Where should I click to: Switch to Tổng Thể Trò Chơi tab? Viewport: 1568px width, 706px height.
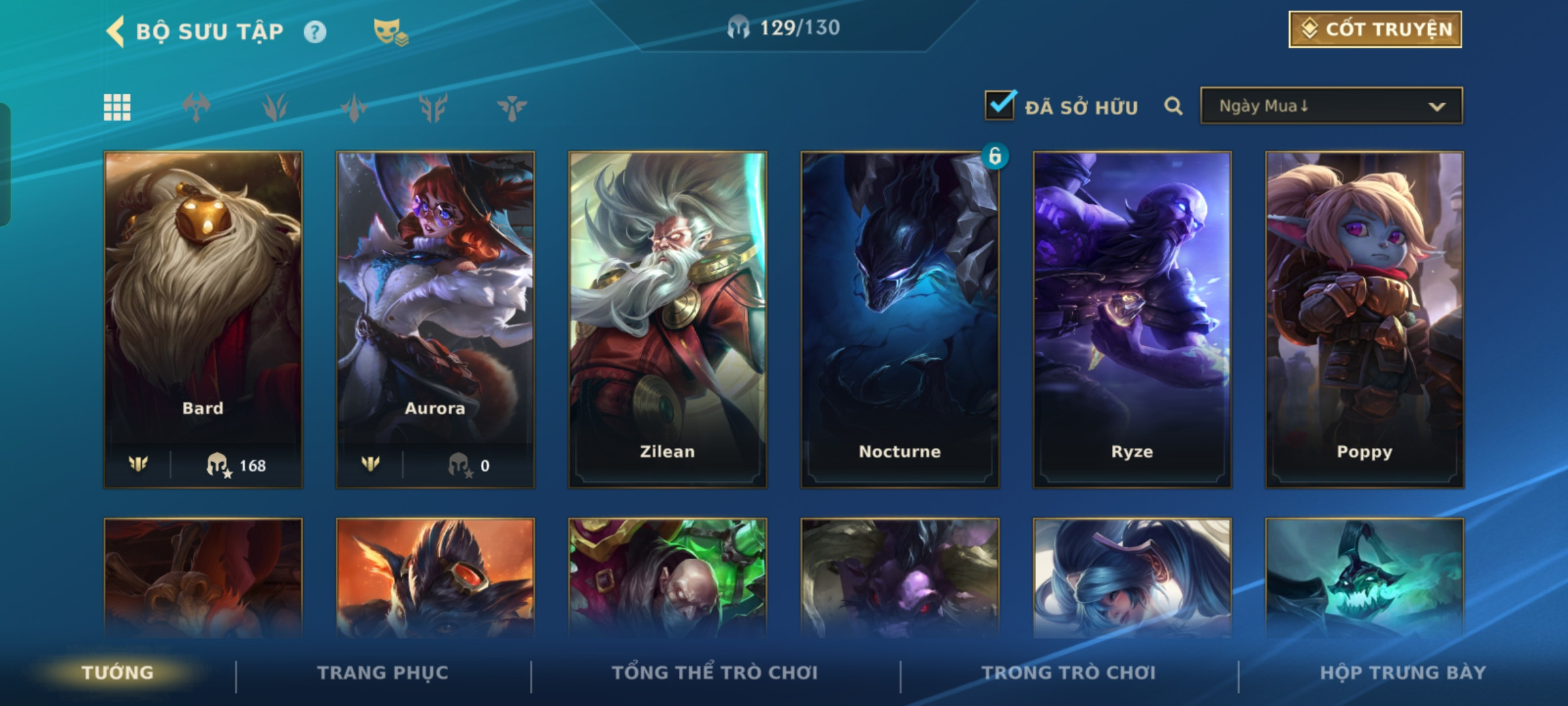pos(715,673)
